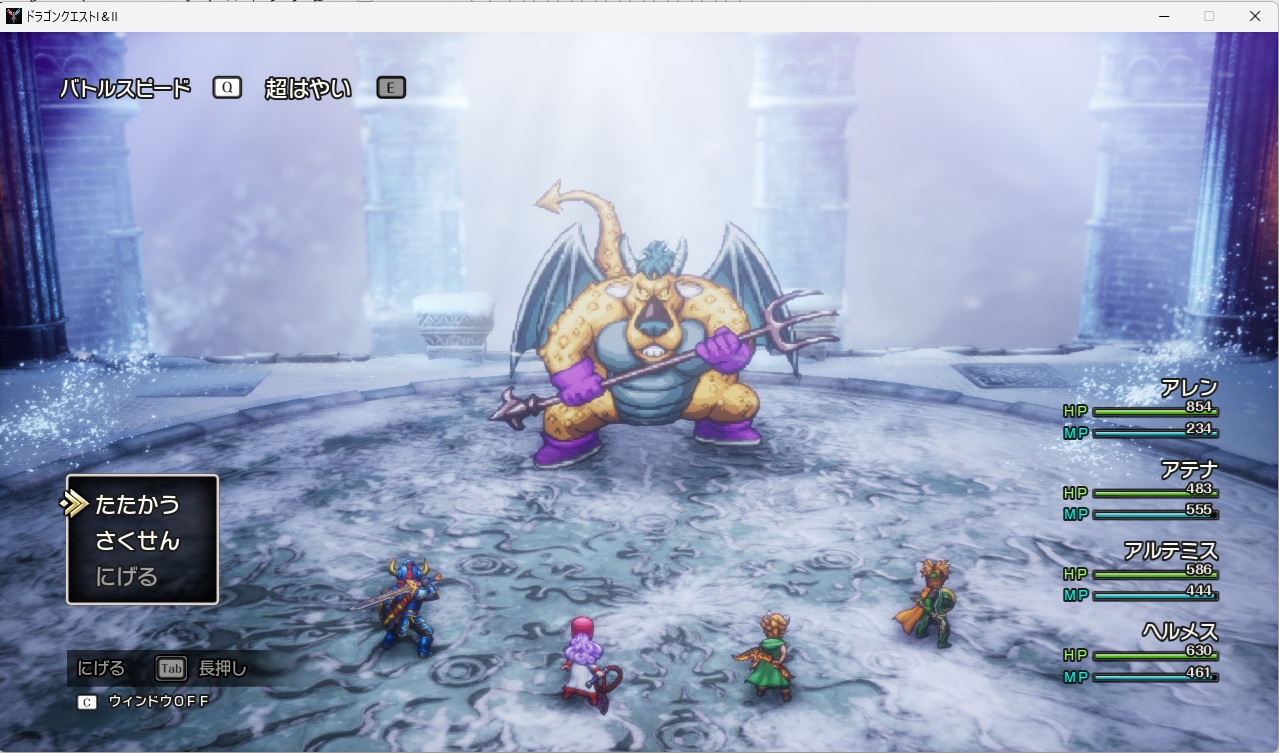Image resolution: width=1279 pixels, height=753 pixels.
Task: Change the バトルスピード 超はやい setting
Action: (307, 88)
